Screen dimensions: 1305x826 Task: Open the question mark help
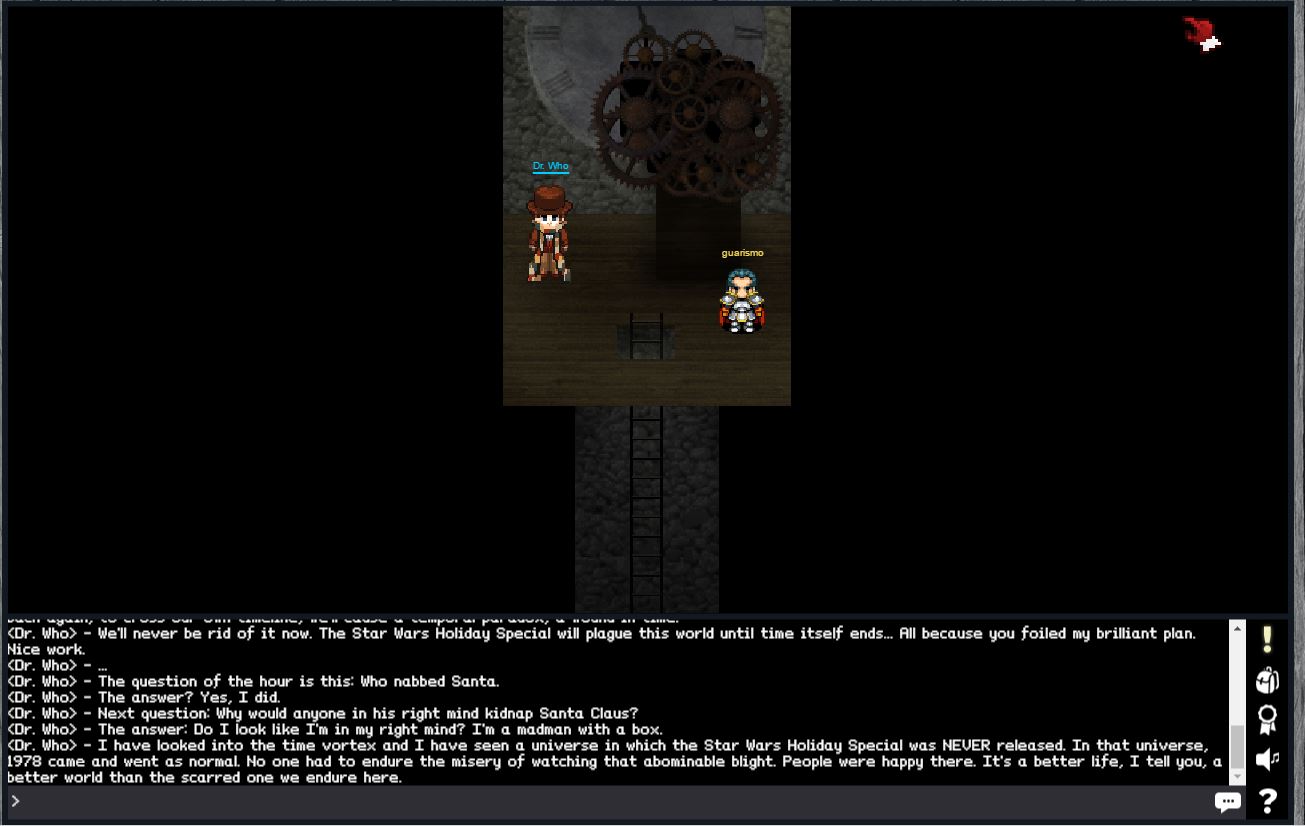click(1267, 801)
